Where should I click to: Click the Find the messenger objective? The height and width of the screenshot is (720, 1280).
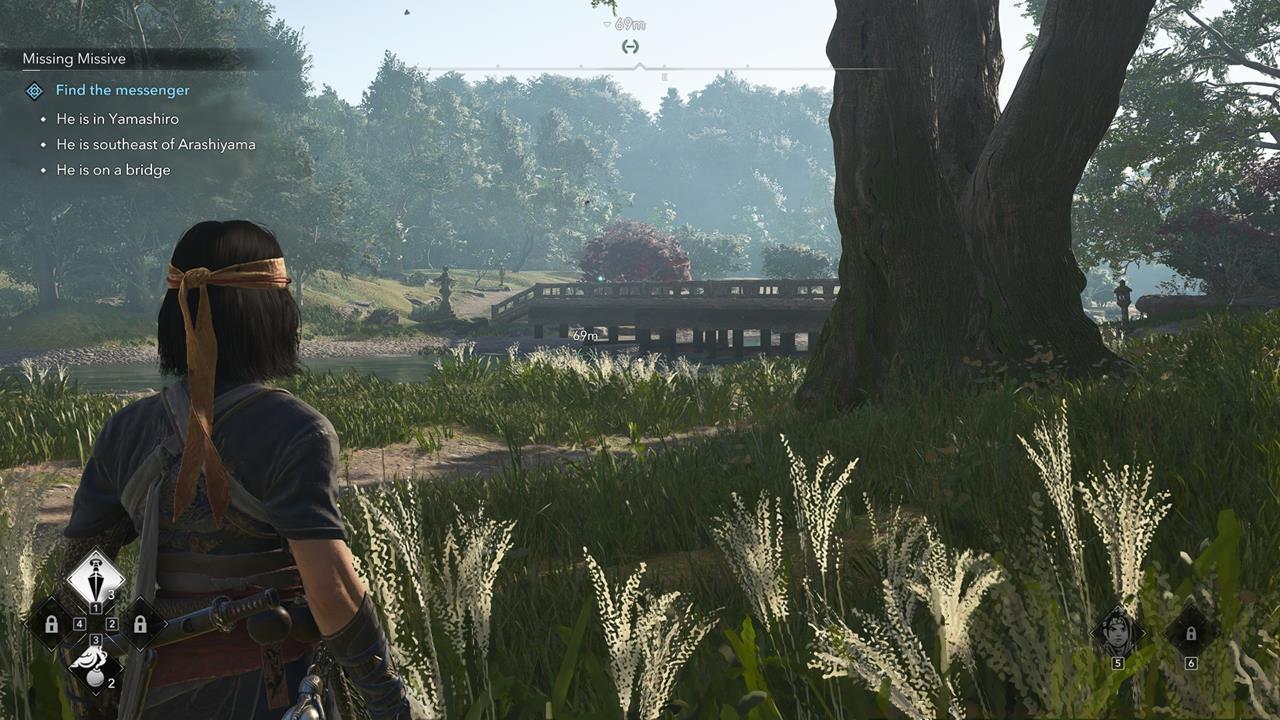pyautogui.click(x=122, y=90)
